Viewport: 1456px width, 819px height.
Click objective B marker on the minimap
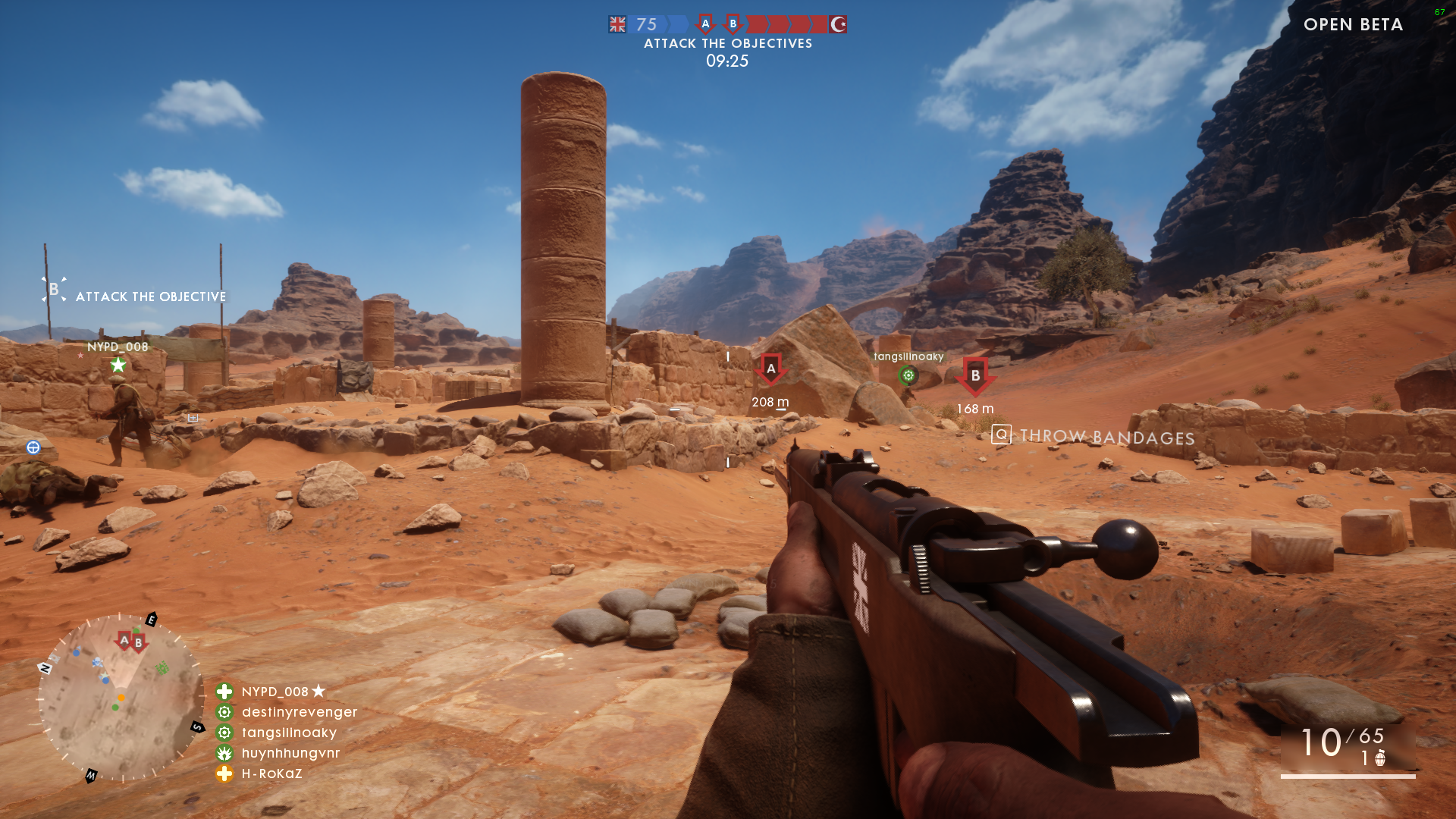tap(138, 644)
